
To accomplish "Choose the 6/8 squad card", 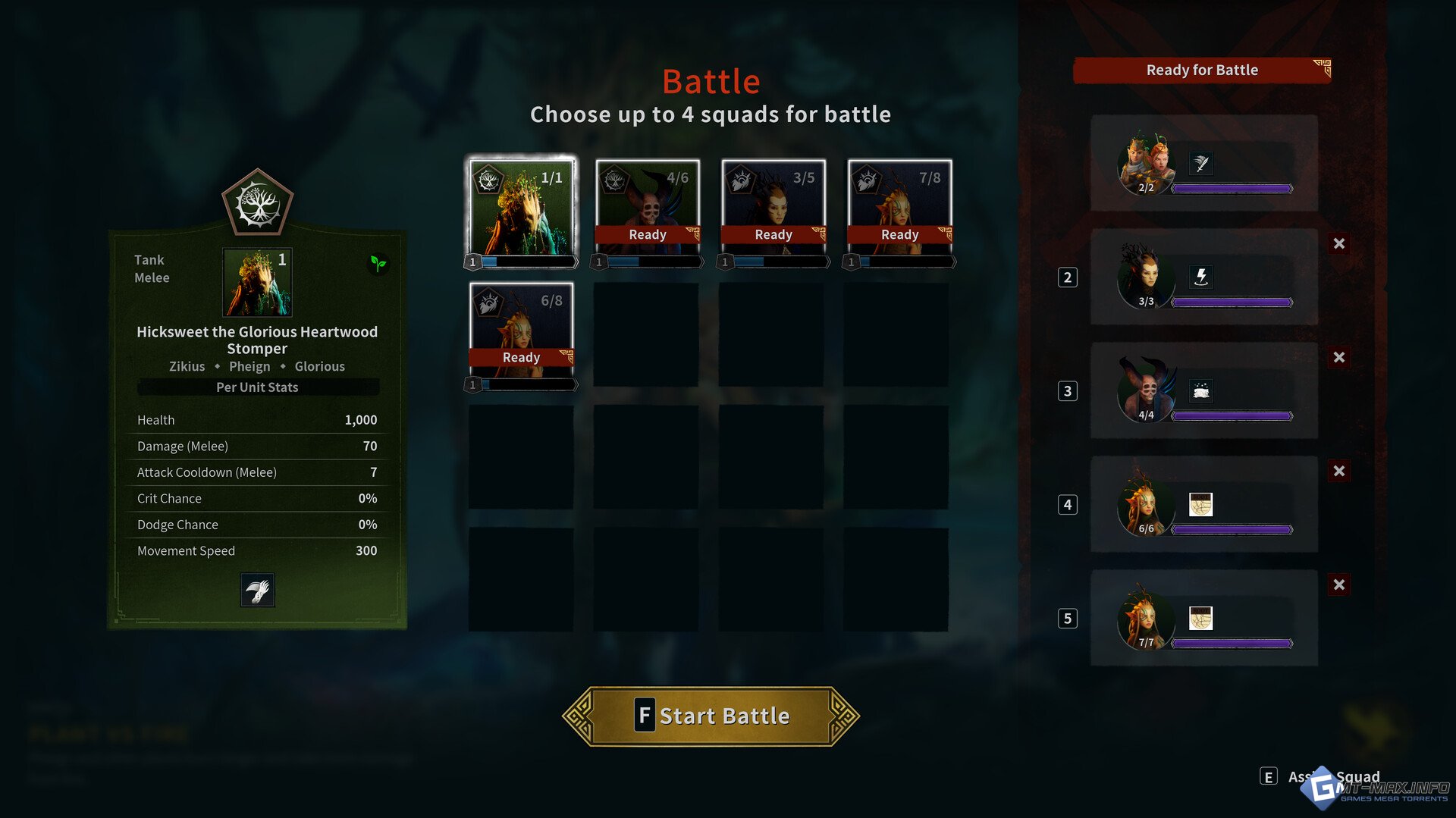I will coord(521,328).
